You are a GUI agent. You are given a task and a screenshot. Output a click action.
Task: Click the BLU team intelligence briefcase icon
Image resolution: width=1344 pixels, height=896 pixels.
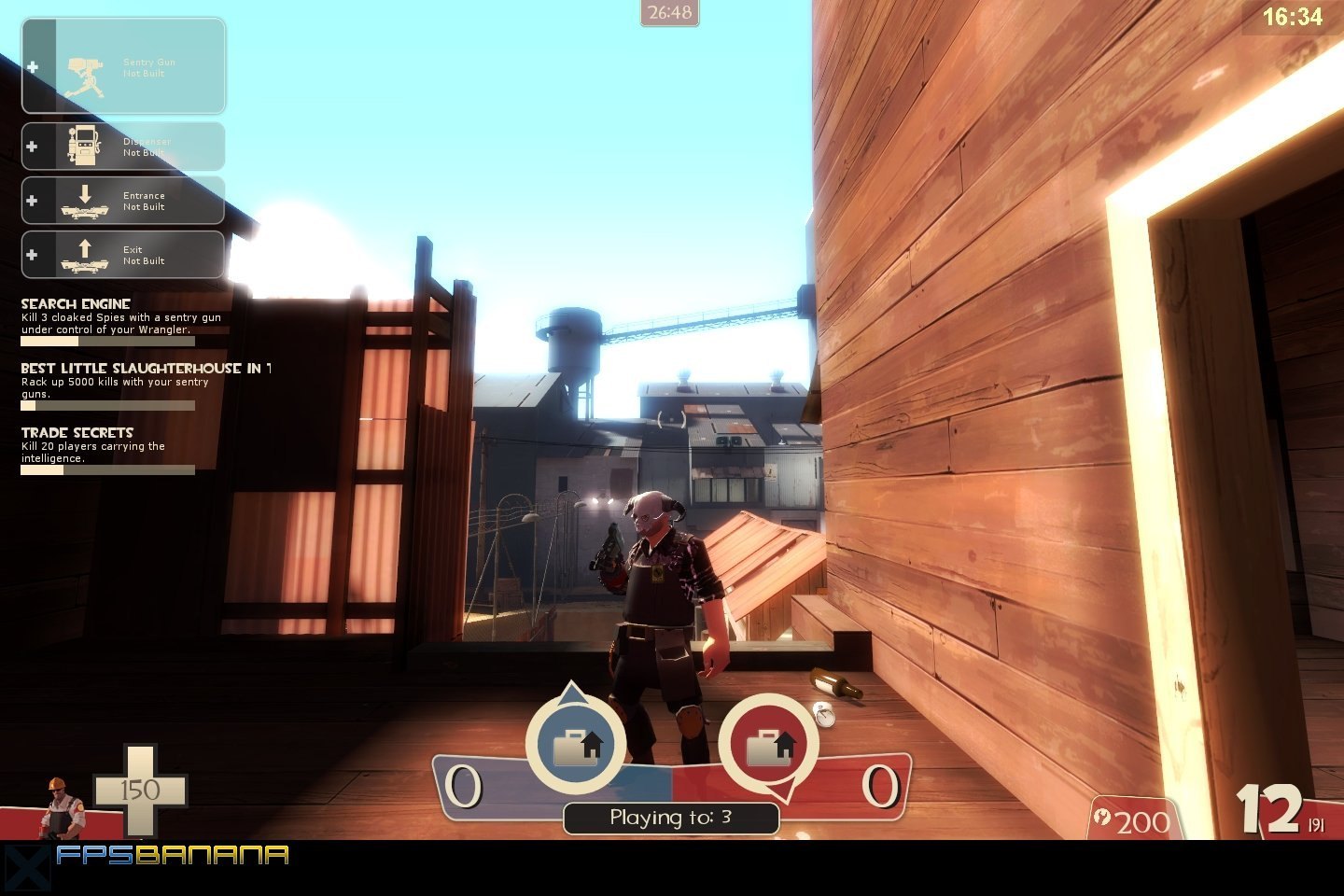(x=577, y=746)
